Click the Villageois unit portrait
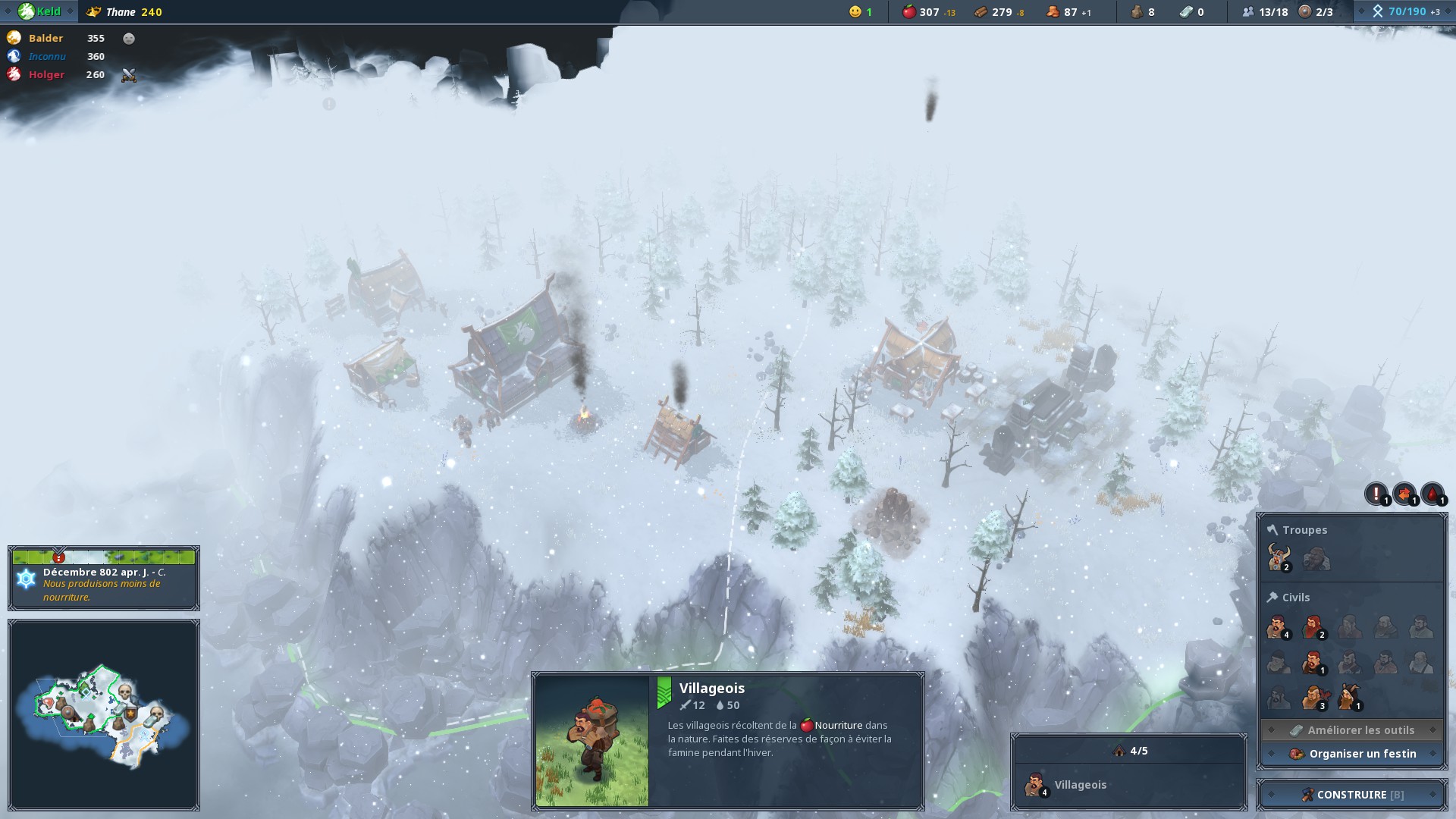This screenshot has width=1456, height=819. coord(592,740)
